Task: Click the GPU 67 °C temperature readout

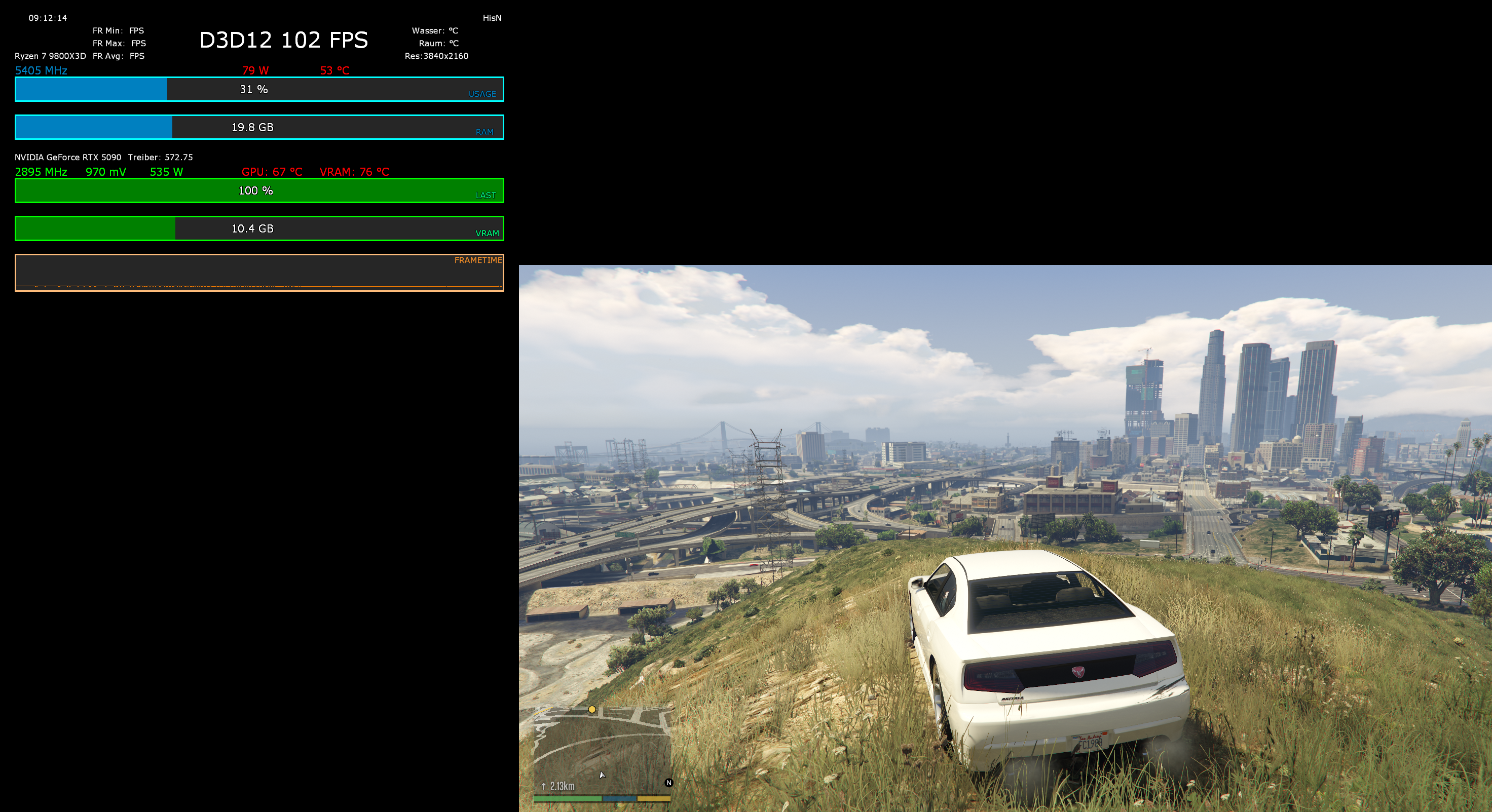Action: (272, 171)
